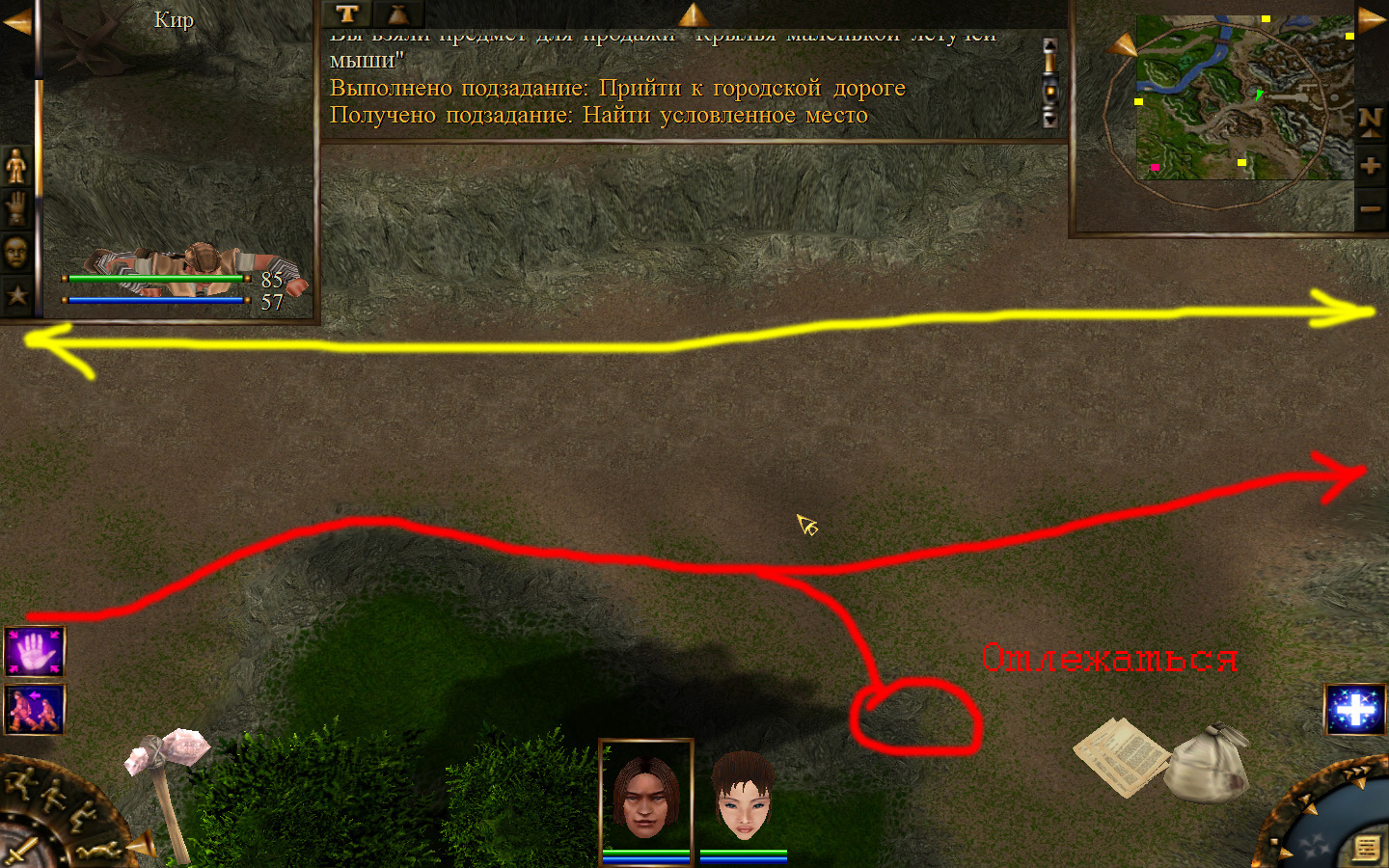Activate the two walking figures ability
This screenshot has width=1389, height=868.
(35, 709)
